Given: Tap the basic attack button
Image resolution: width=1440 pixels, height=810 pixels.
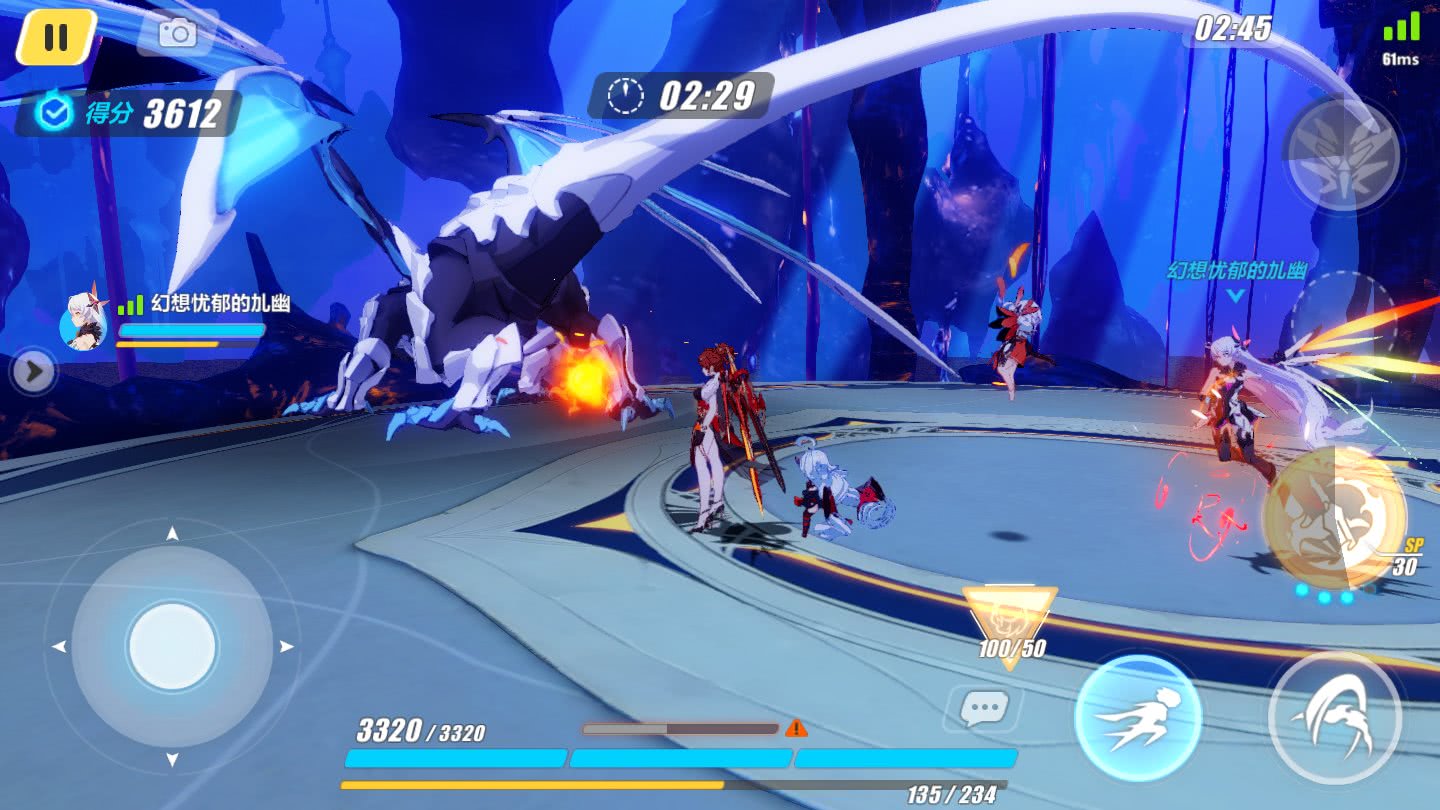Looking at the screenshot, I should [x=1334, y=717].
